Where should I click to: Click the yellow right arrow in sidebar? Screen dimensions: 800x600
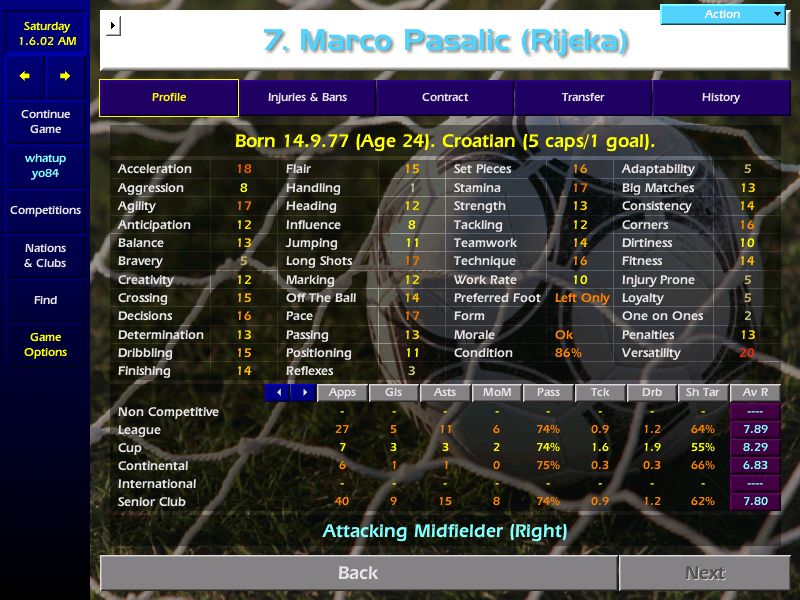pyautogui.click(x=66, y=76)
